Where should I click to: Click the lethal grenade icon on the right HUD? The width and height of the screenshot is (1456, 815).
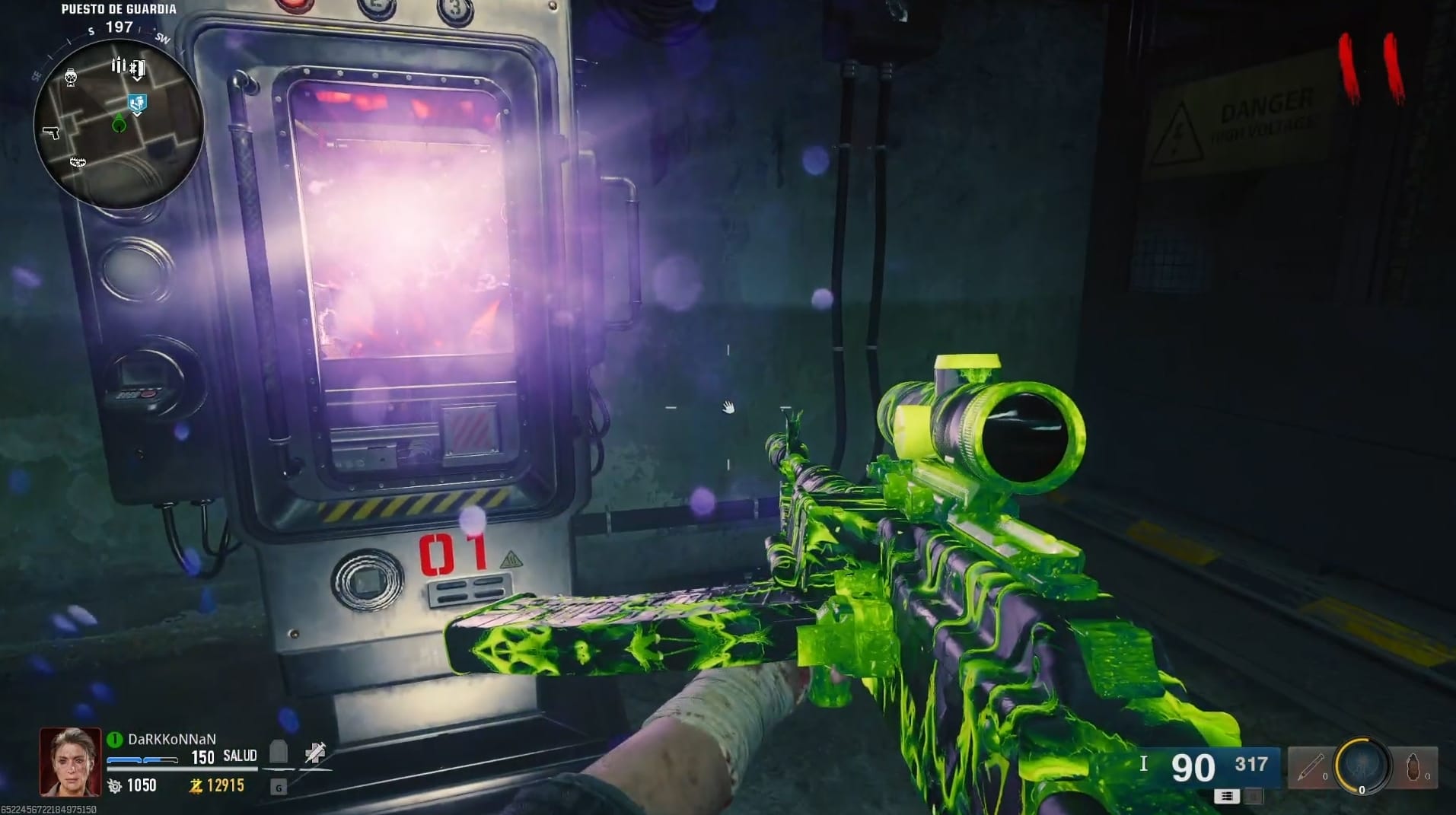[1413, 767]
